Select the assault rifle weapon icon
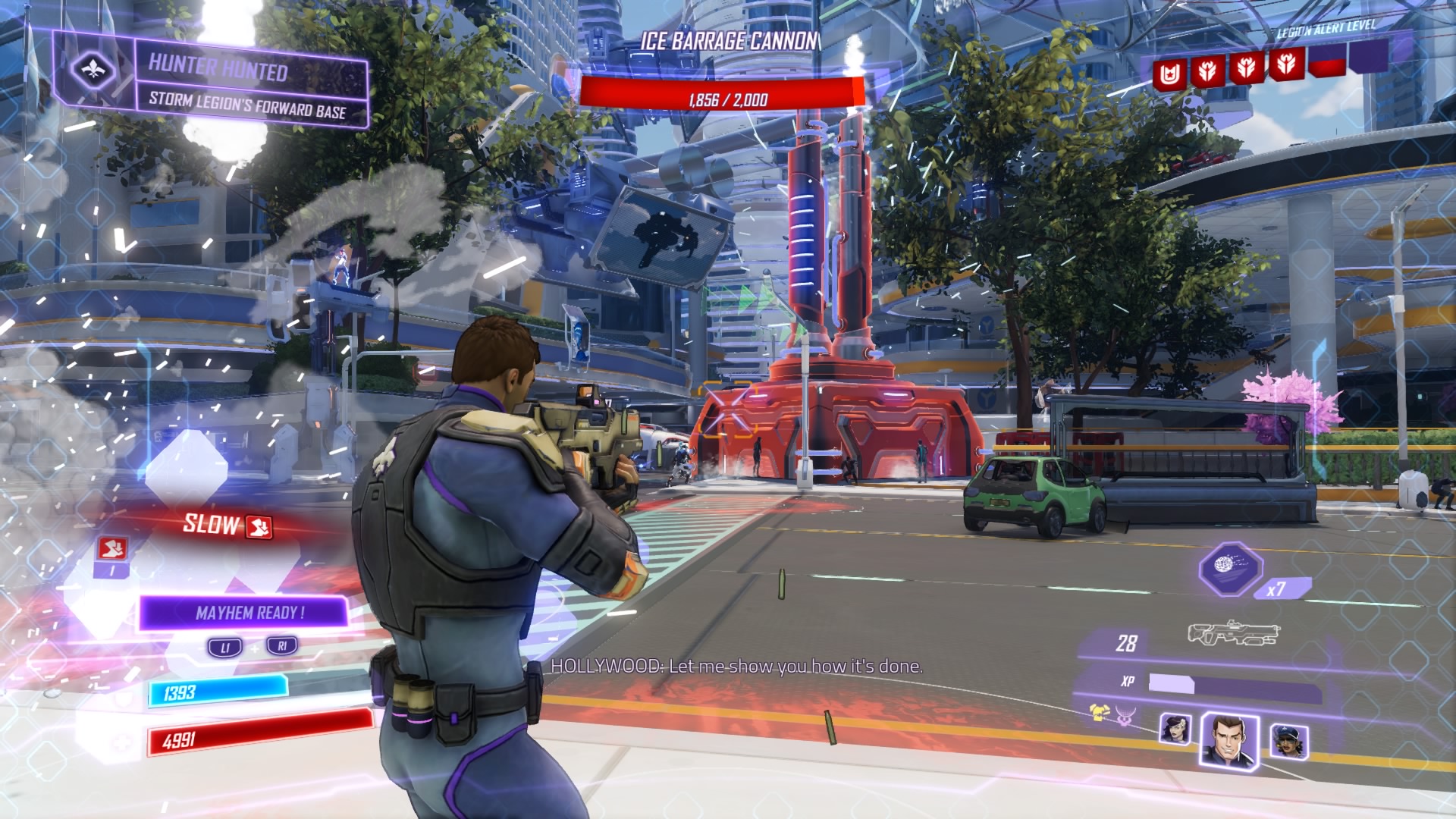 [x=1233, y=633]
